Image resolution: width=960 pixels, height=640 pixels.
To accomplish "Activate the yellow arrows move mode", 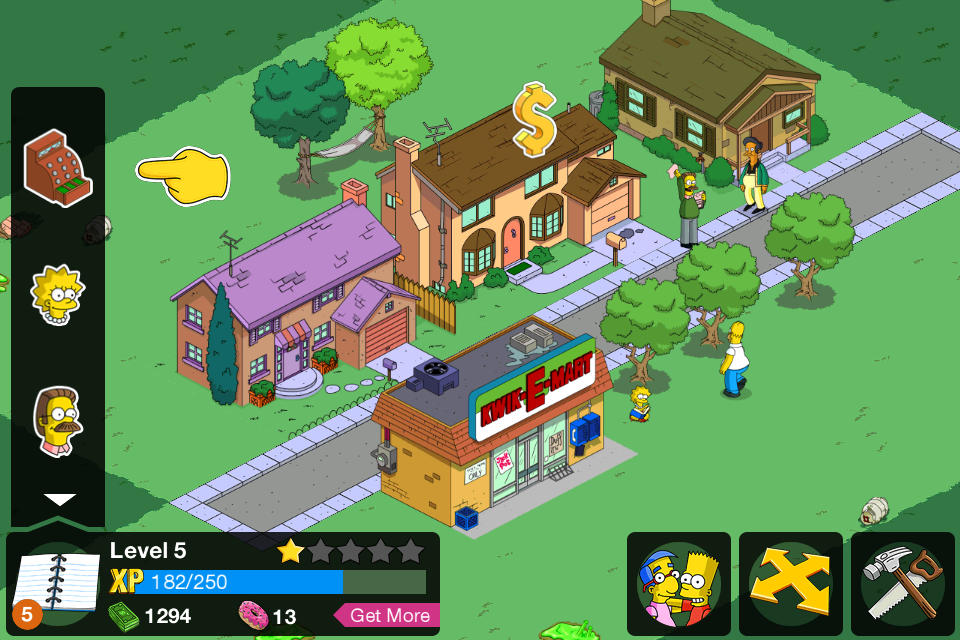I will click(791, 583).
